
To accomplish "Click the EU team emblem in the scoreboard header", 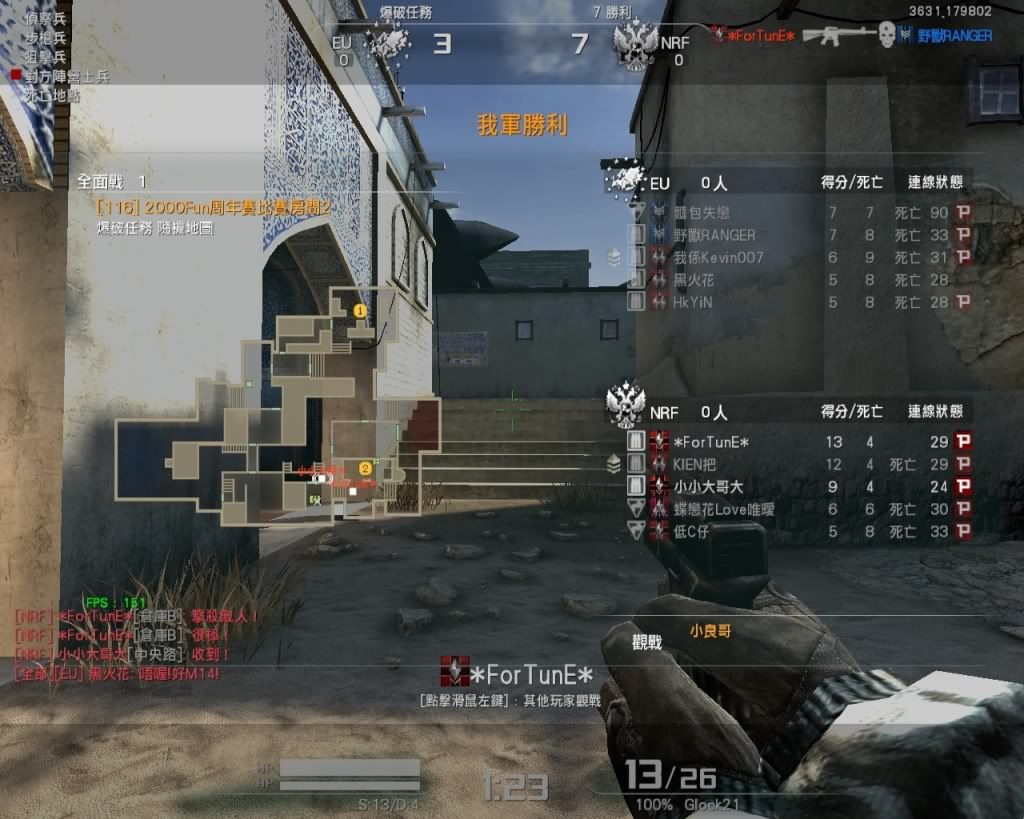I will point(627,181).
